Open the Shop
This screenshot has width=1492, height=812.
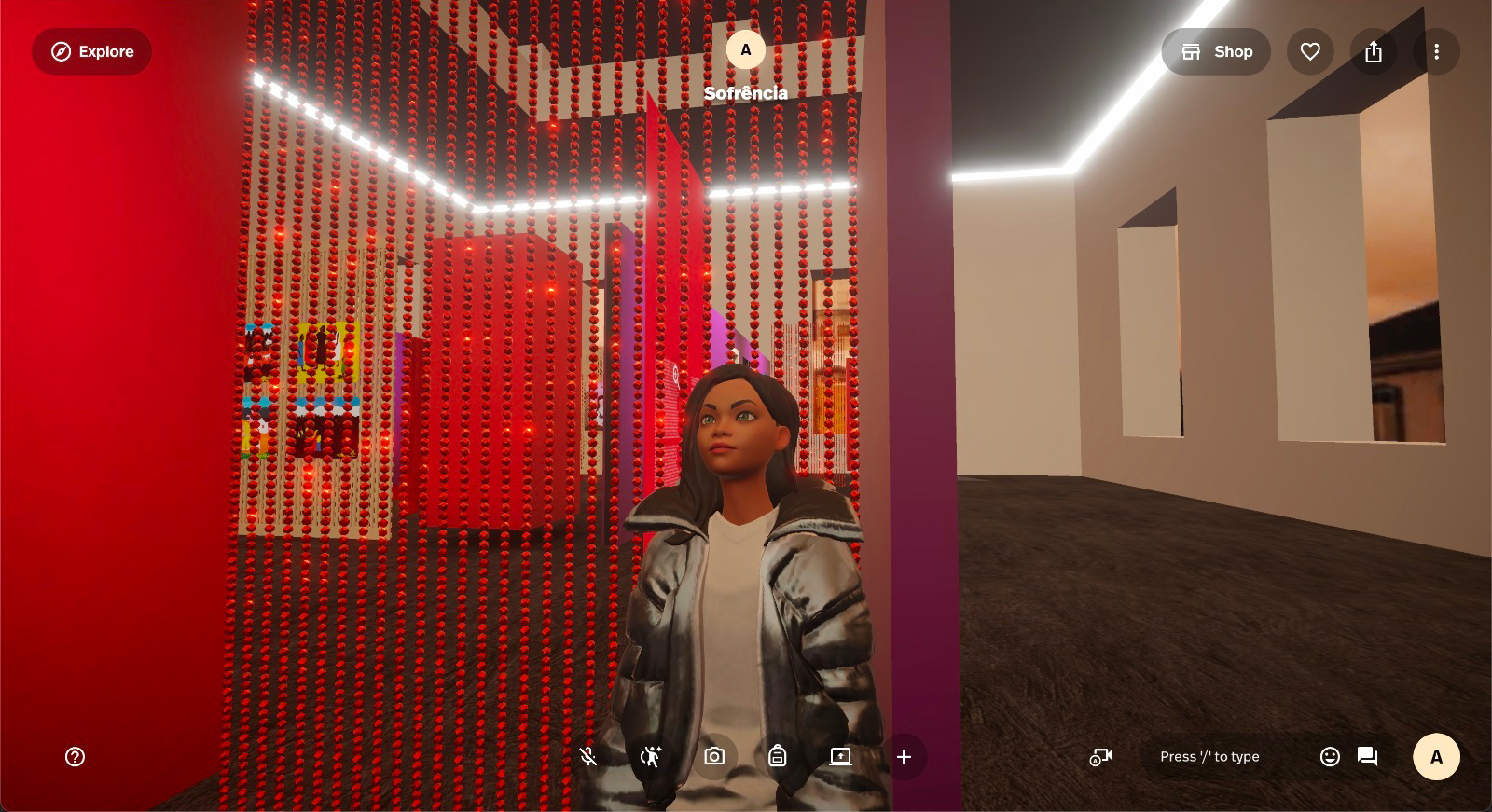click(x=1216, y=51)
